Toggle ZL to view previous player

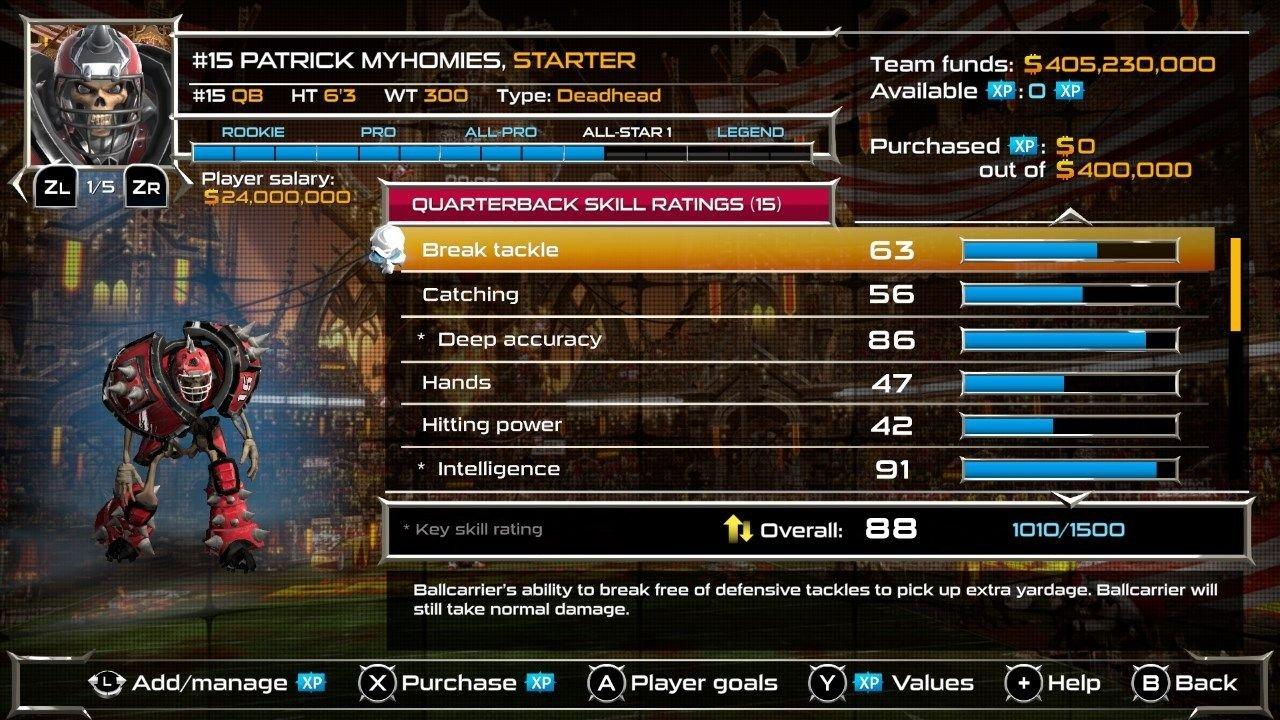click(x=55, y=185)
